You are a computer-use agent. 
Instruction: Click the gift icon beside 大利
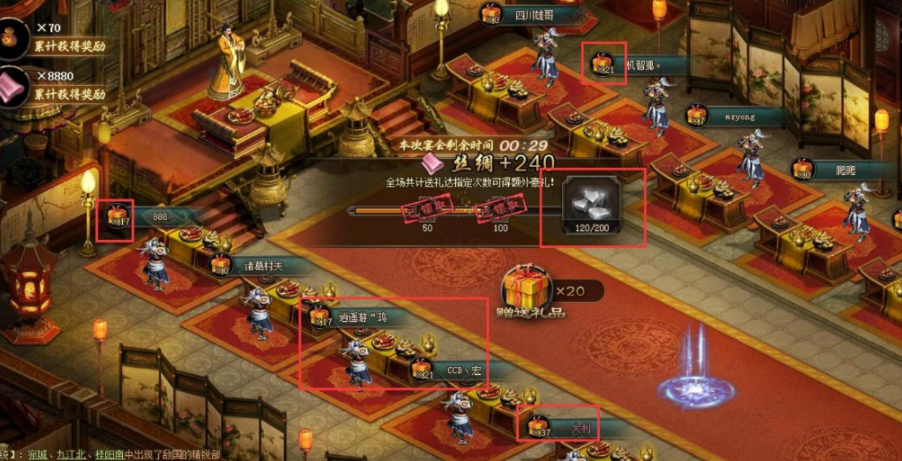[538, 426]
